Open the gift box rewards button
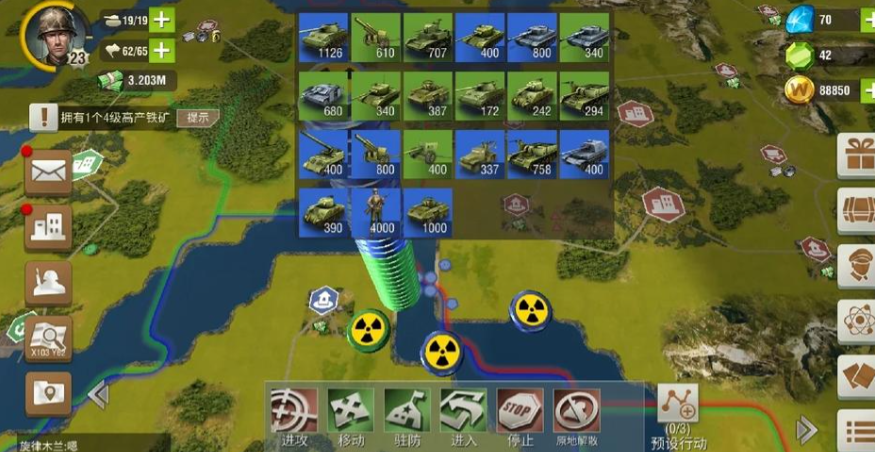 (857, 156)
